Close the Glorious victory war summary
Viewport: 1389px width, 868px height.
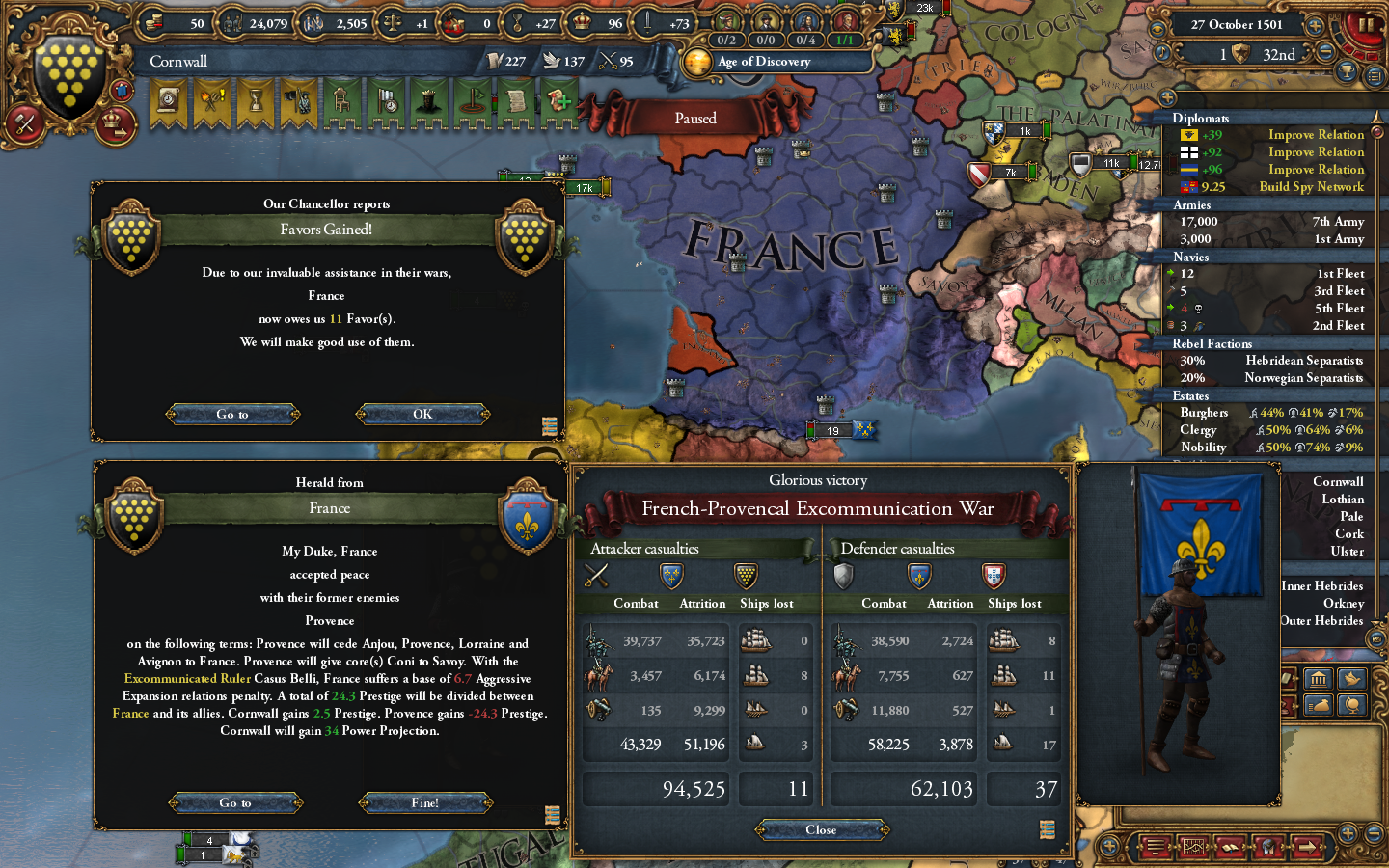[x=821, y=829]
